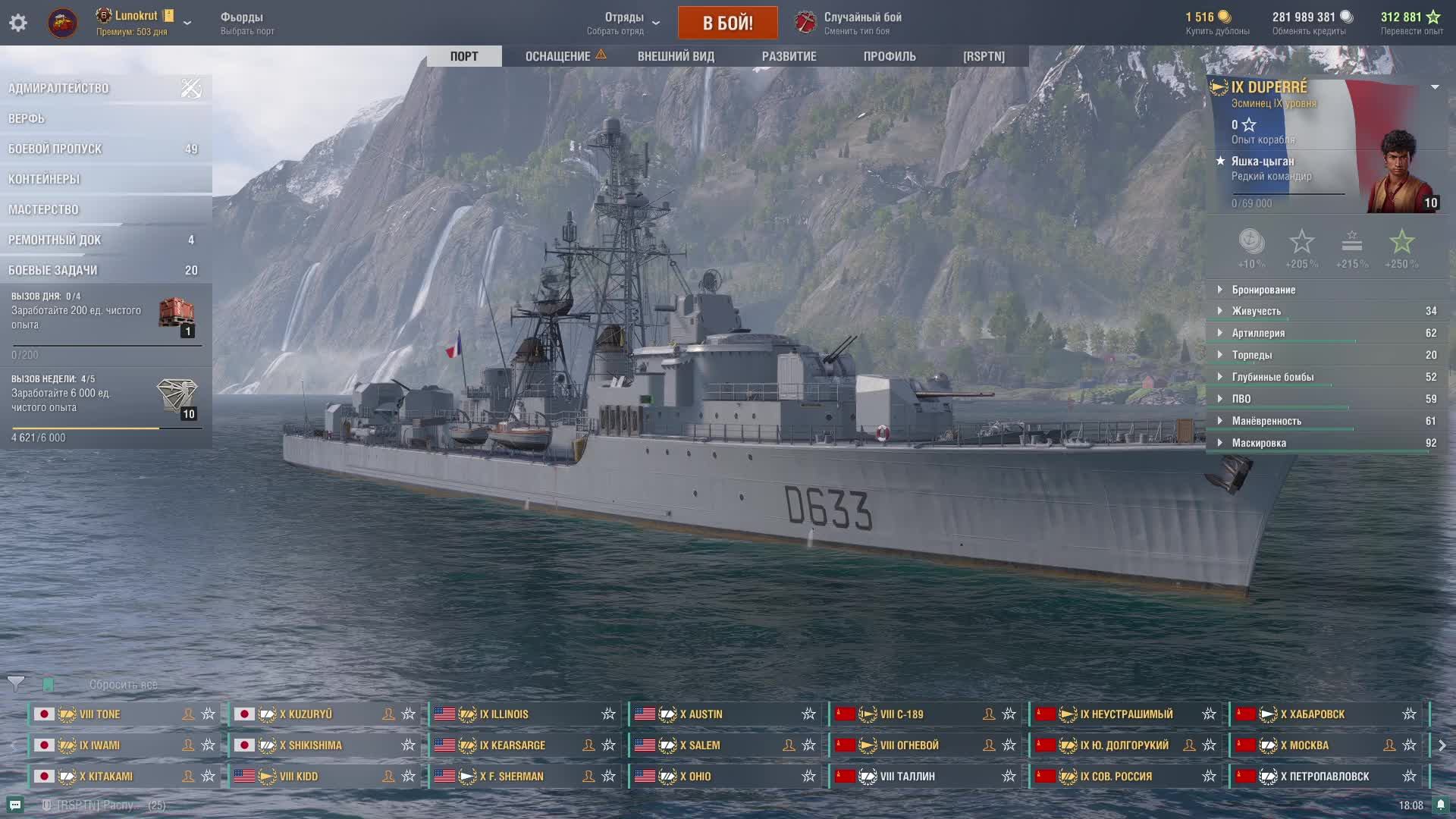
Task: Open the Отряды division dropdown
Action: click(x=624, y=23)
